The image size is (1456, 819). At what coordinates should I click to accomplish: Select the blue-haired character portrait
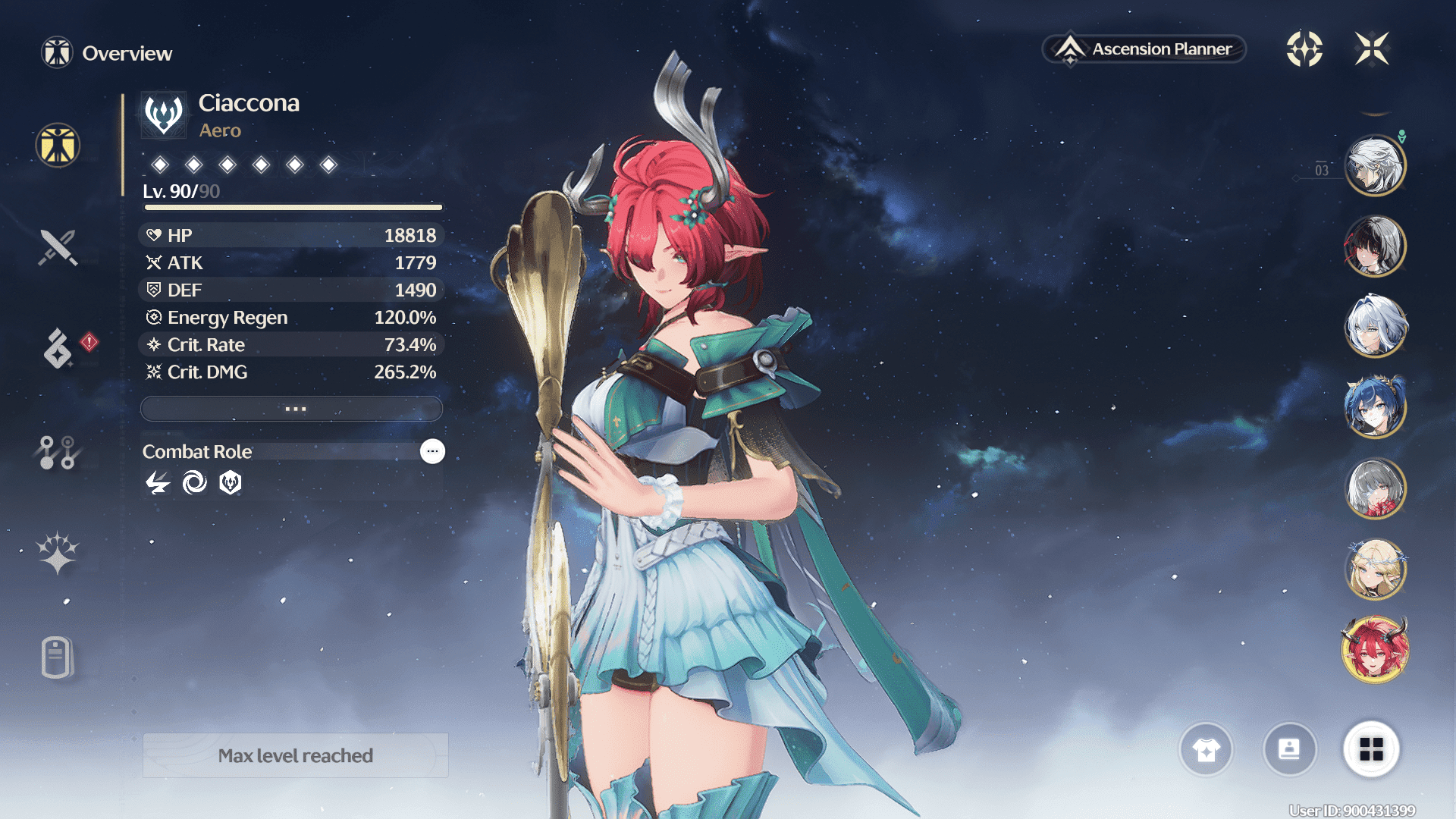click(1375, 407)
